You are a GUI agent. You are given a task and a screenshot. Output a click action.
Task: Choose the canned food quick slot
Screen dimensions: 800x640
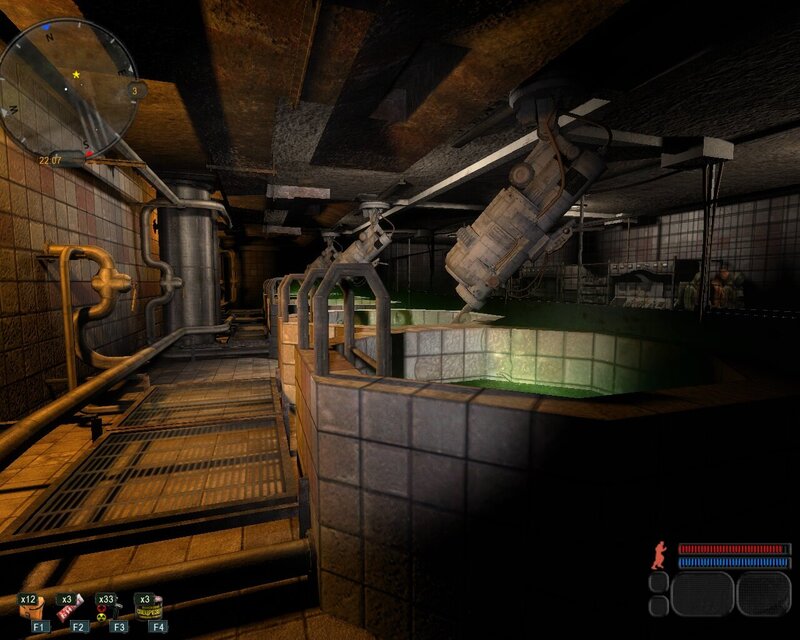pyautogui.click(x=149, y=609)
